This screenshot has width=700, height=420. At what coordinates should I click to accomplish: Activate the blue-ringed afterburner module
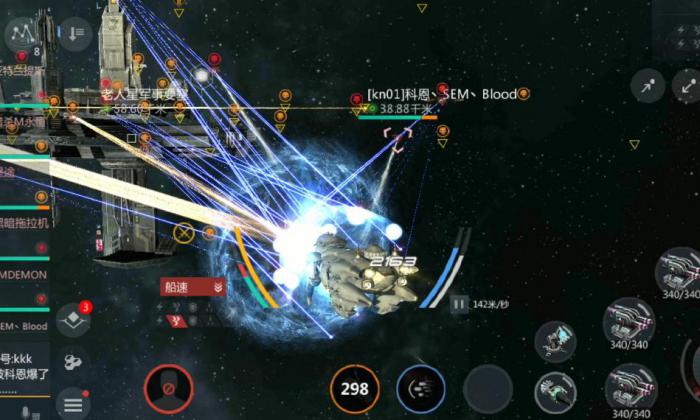(x=421, y=388)
